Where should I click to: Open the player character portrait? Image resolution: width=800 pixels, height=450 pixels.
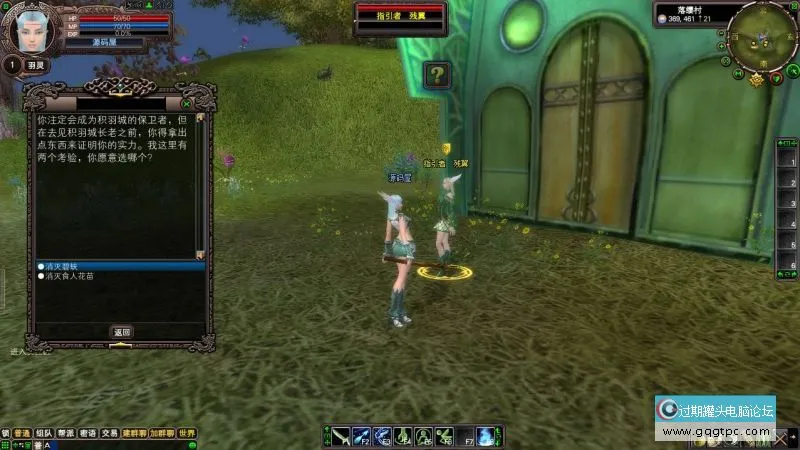30,28
